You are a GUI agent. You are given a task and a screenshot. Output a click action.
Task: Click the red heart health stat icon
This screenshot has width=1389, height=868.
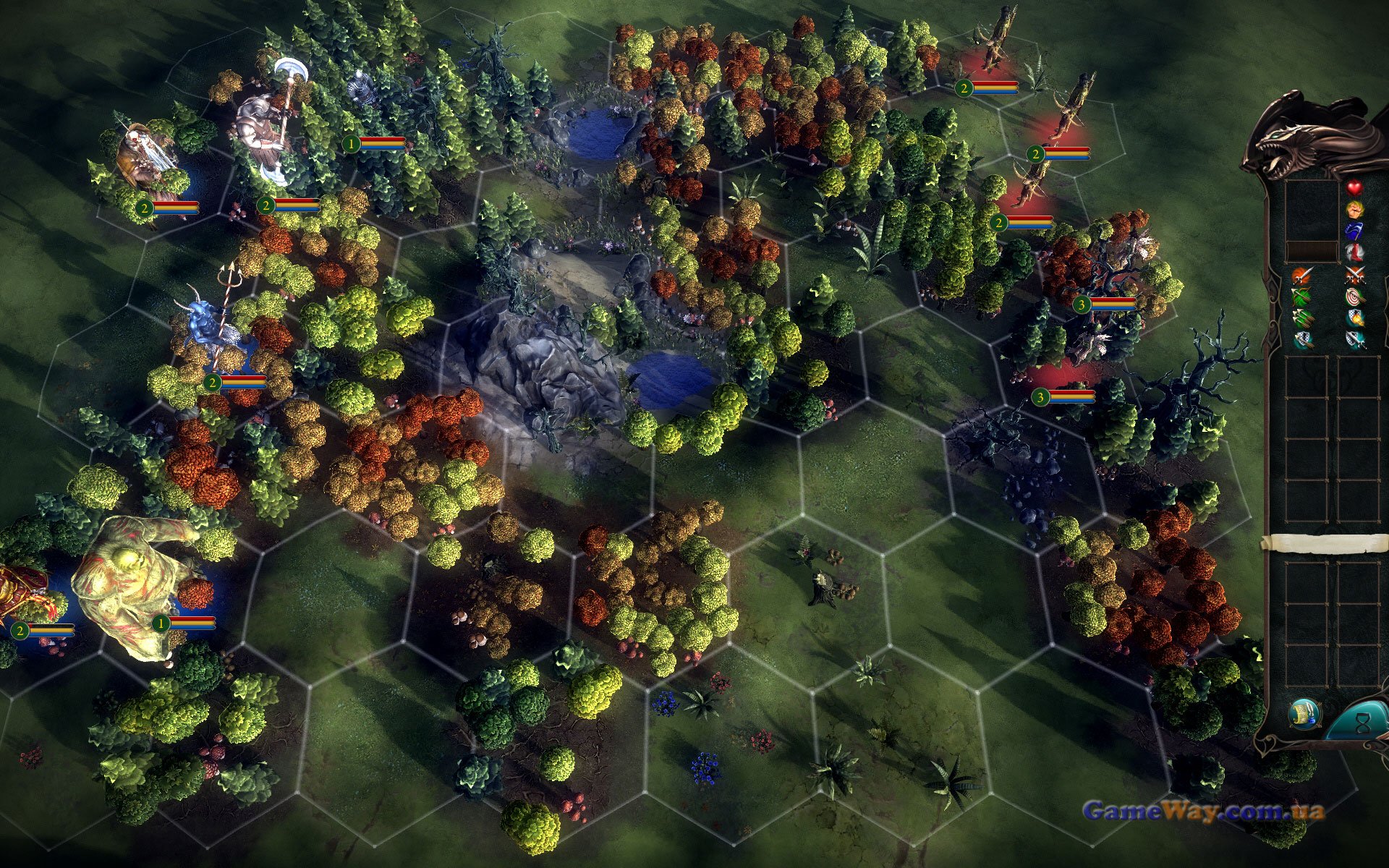(x=1354, y=187)
